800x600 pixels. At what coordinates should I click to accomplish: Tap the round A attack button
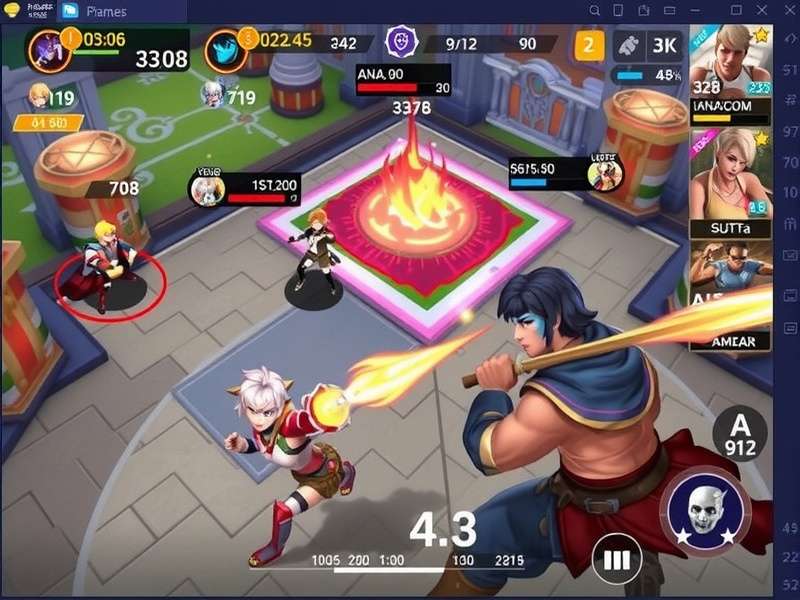(740, 434)
